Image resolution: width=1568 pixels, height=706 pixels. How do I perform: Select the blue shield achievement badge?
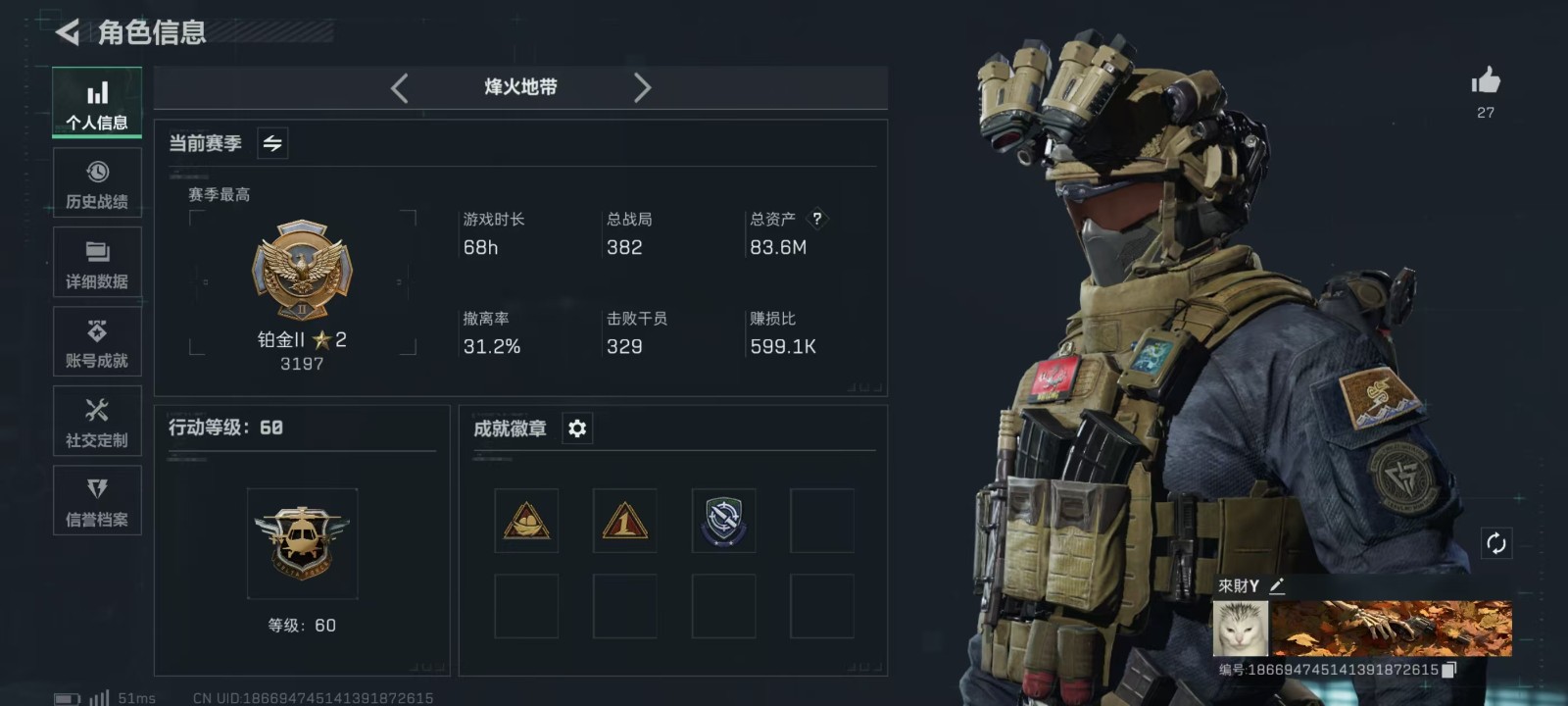(x=723, y=521)
